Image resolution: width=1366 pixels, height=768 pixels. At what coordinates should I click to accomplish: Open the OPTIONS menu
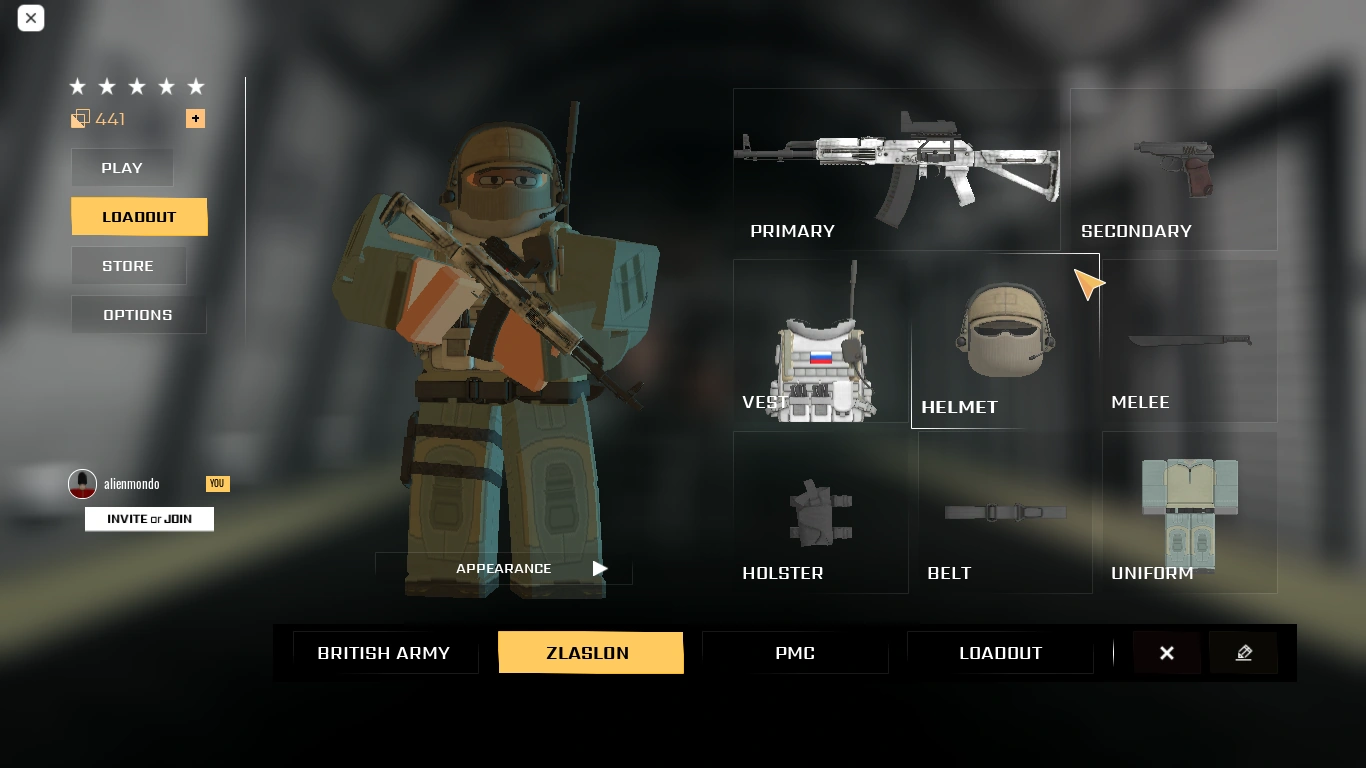138,314
